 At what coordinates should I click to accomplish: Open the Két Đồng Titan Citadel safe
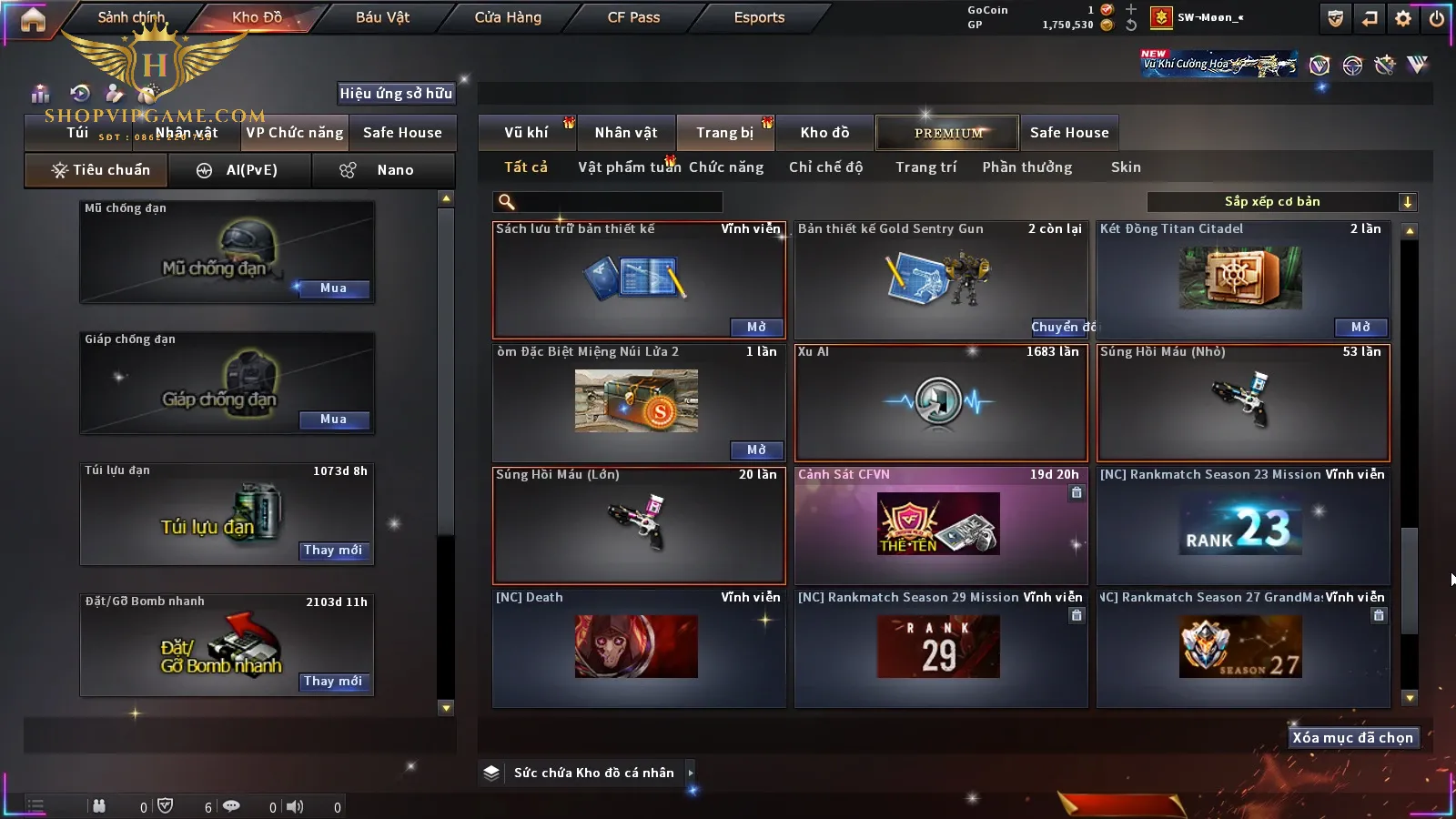click(1360, 328)
